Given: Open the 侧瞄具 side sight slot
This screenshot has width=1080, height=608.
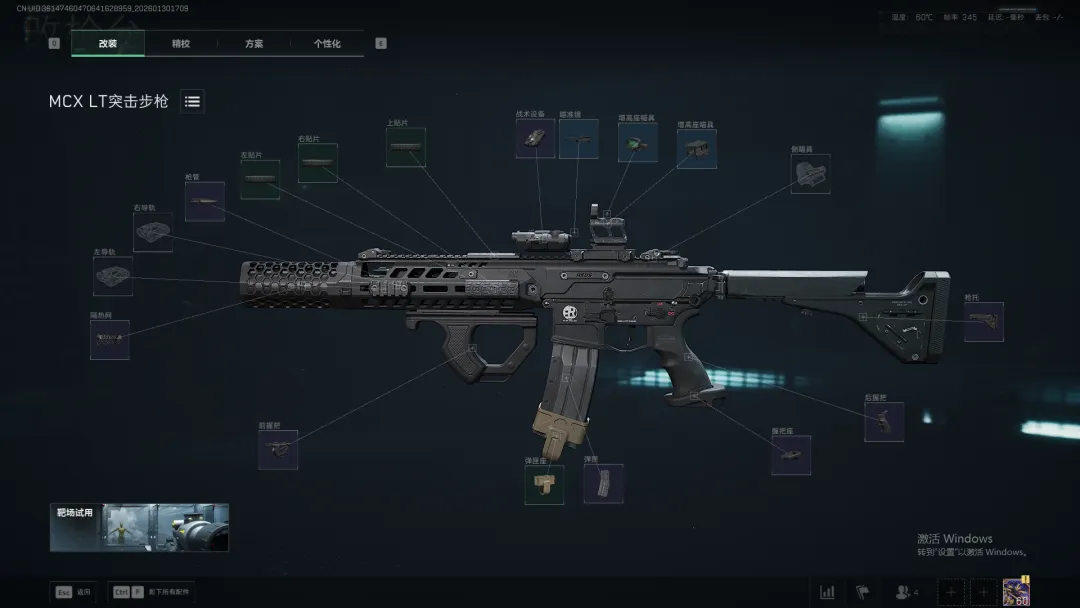Looking at the screenshot, I should pyautogui.click(x=809, y=174).
